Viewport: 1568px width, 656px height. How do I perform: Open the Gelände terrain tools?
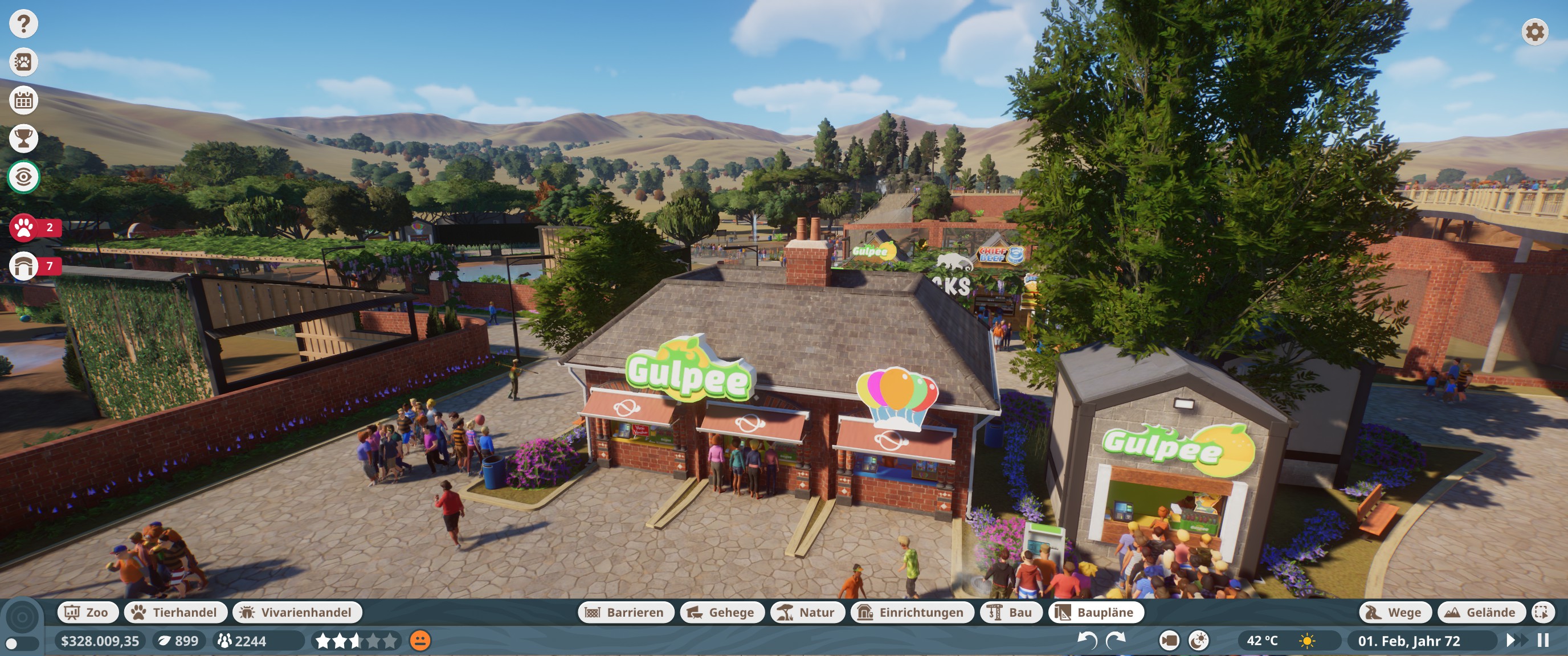click(1481, 612)
